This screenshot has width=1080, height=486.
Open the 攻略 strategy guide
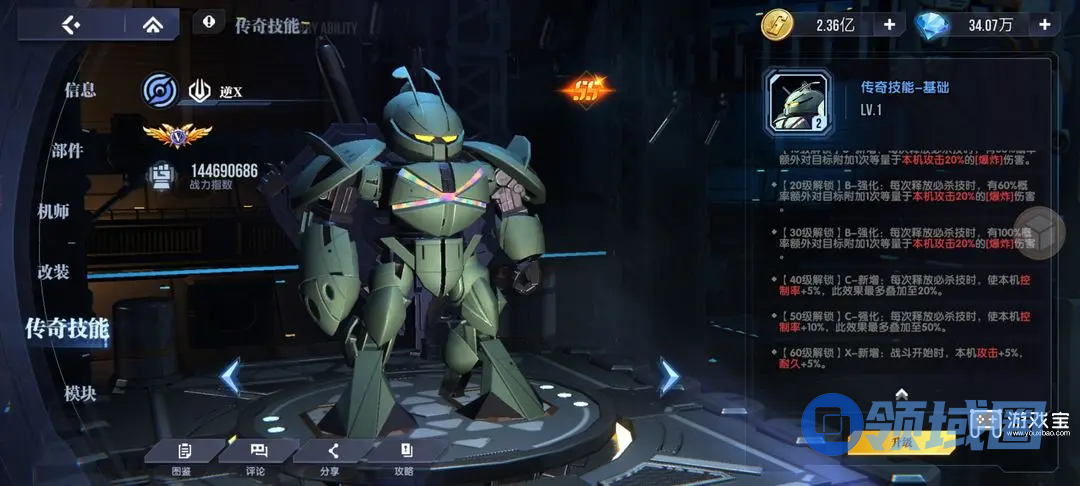point(405,456)
